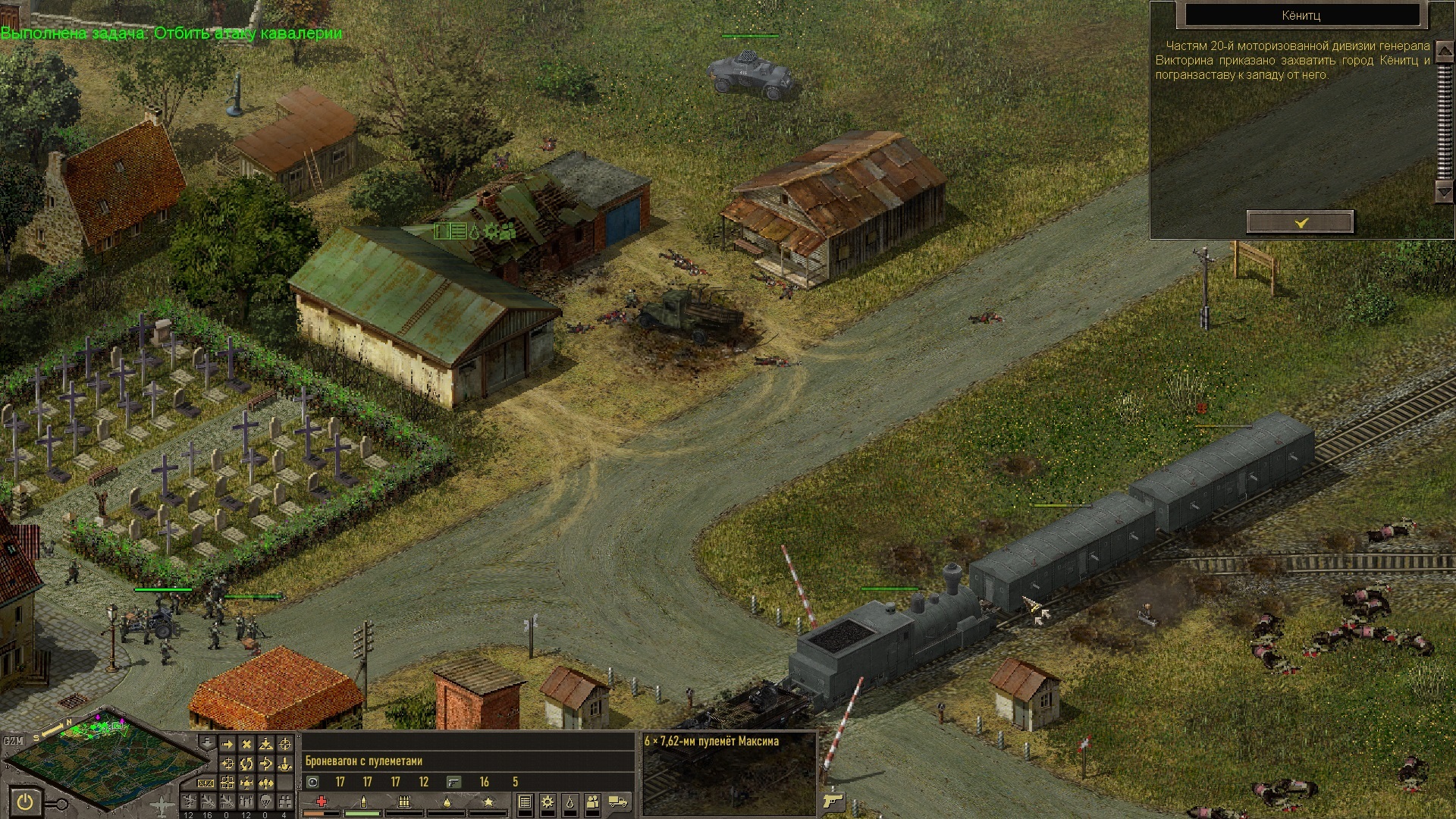The image size is (1456, 819).
Task: Click the envelope icon left of command grid
Action: 206,783
